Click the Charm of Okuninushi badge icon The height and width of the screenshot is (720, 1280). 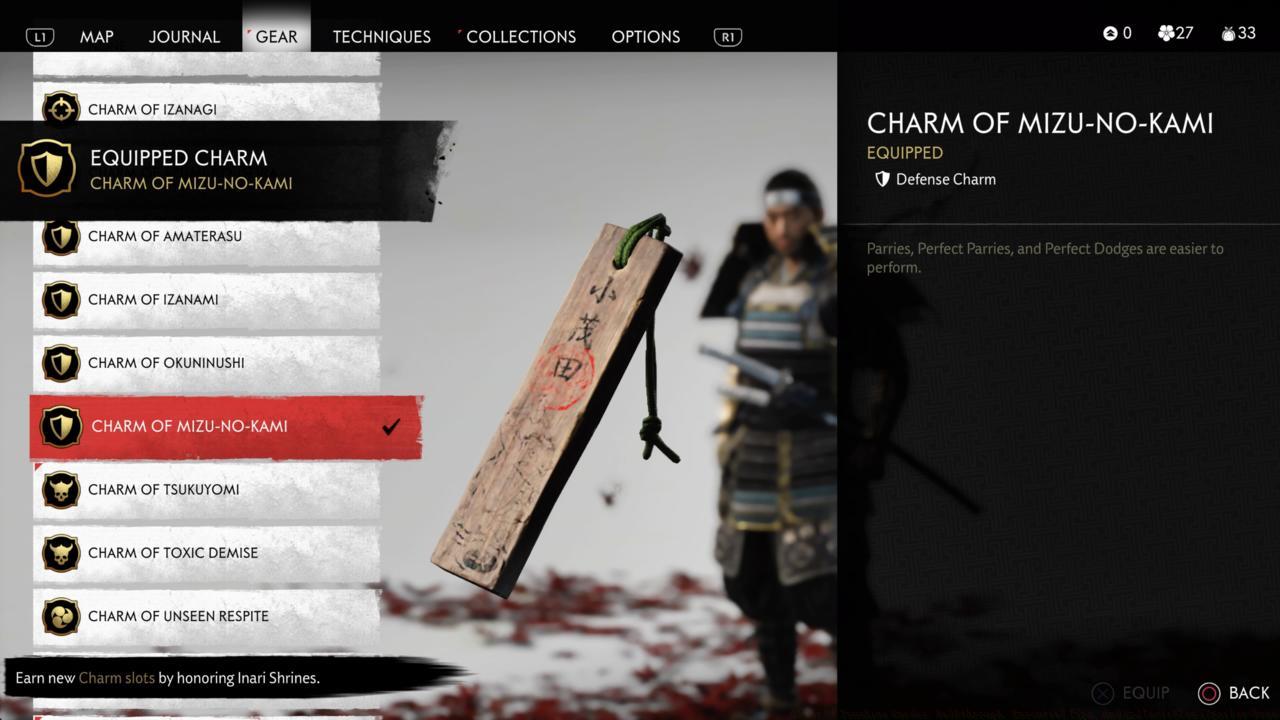pyautogui.click(x=61, y=363)
